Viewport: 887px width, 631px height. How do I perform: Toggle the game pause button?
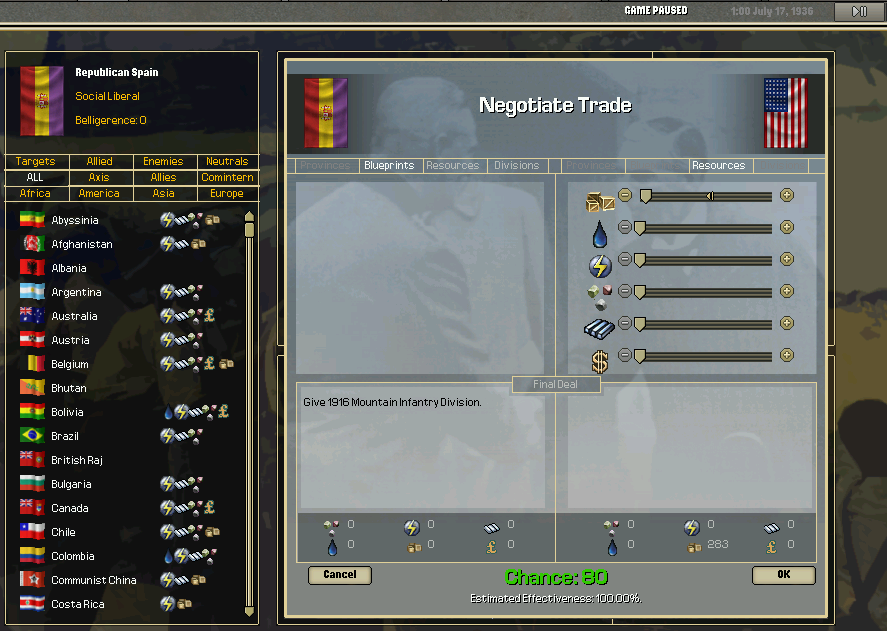[x=859, y=12]
